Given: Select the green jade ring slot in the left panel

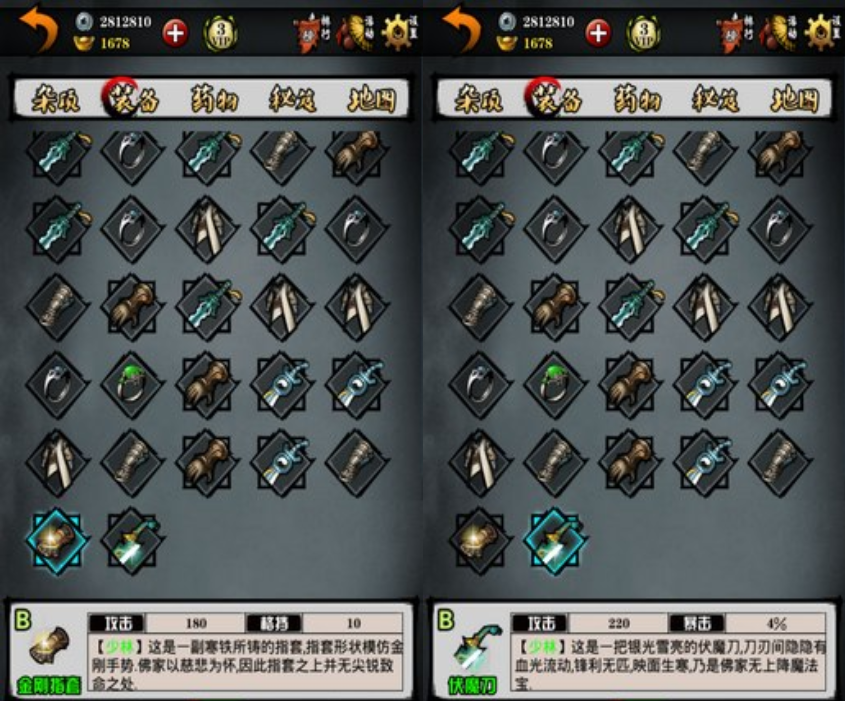Looking at the screenshot, I should click(x=133, y=383).
